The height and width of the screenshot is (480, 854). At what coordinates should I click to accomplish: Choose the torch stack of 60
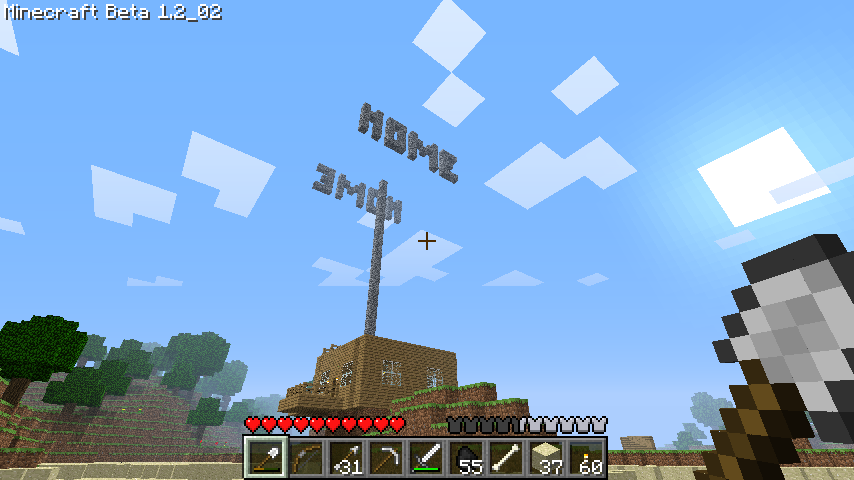click(586, 458)
